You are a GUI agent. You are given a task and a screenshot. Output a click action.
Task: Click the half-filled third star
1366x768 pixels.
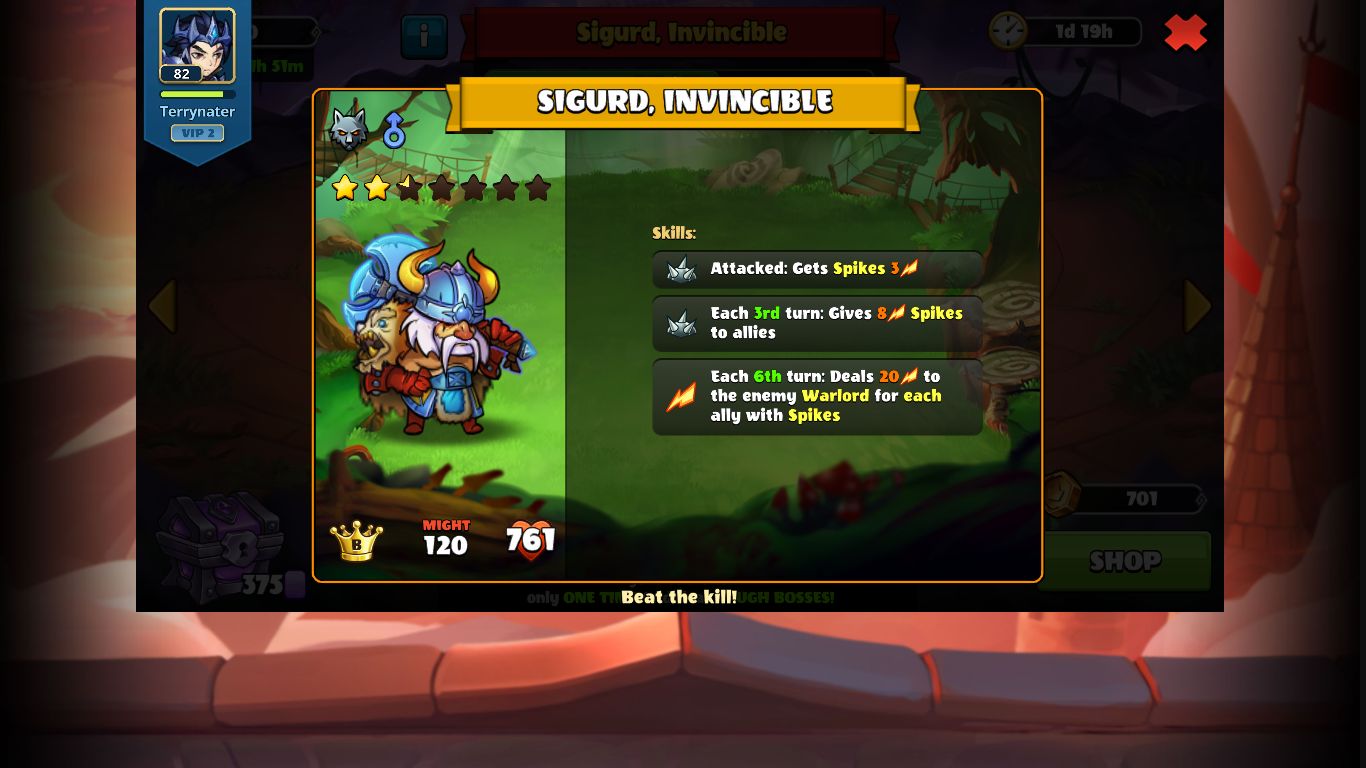410,187
